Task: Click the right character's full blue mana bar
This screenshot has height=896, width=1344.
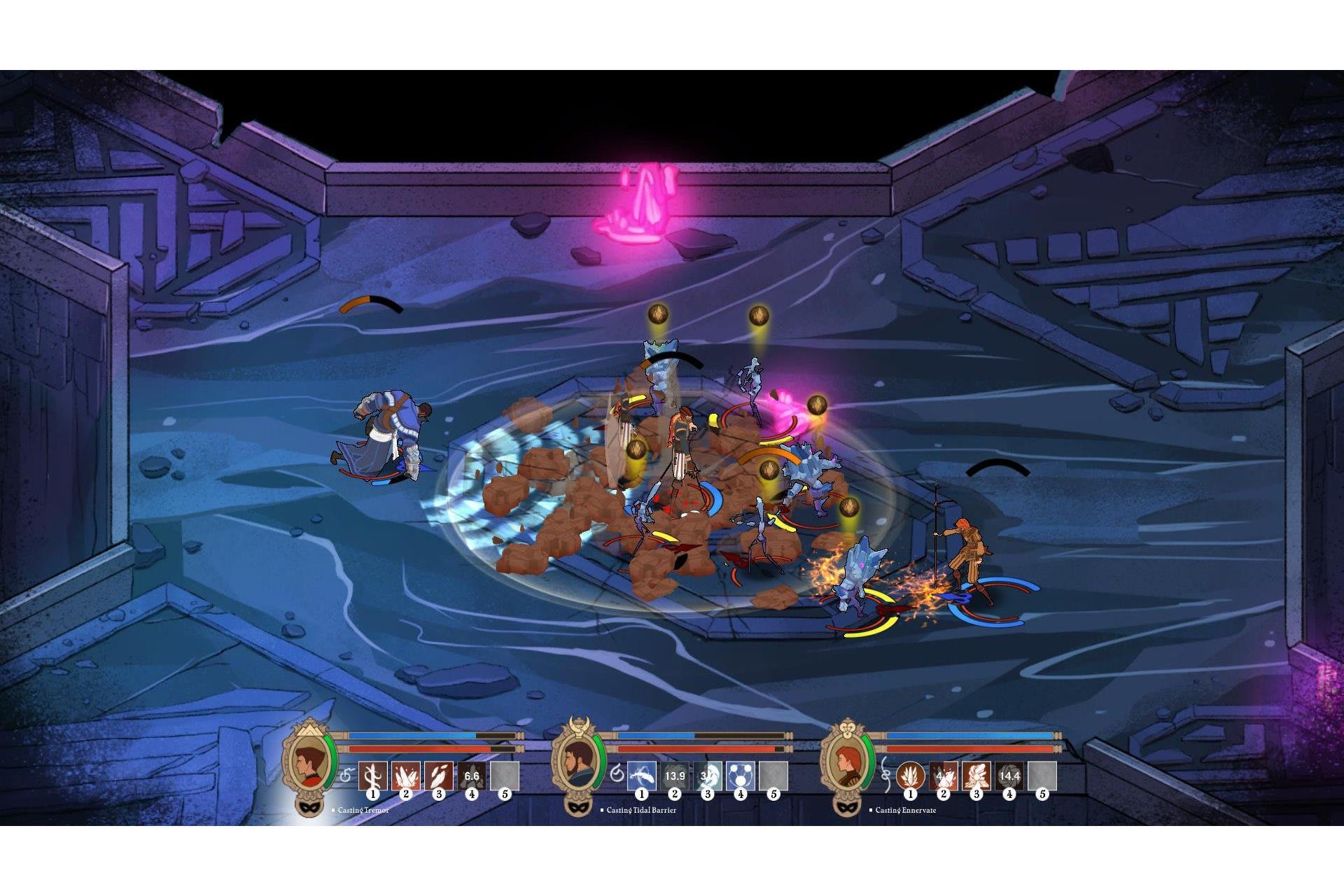Action: click(x=969, y=736)
